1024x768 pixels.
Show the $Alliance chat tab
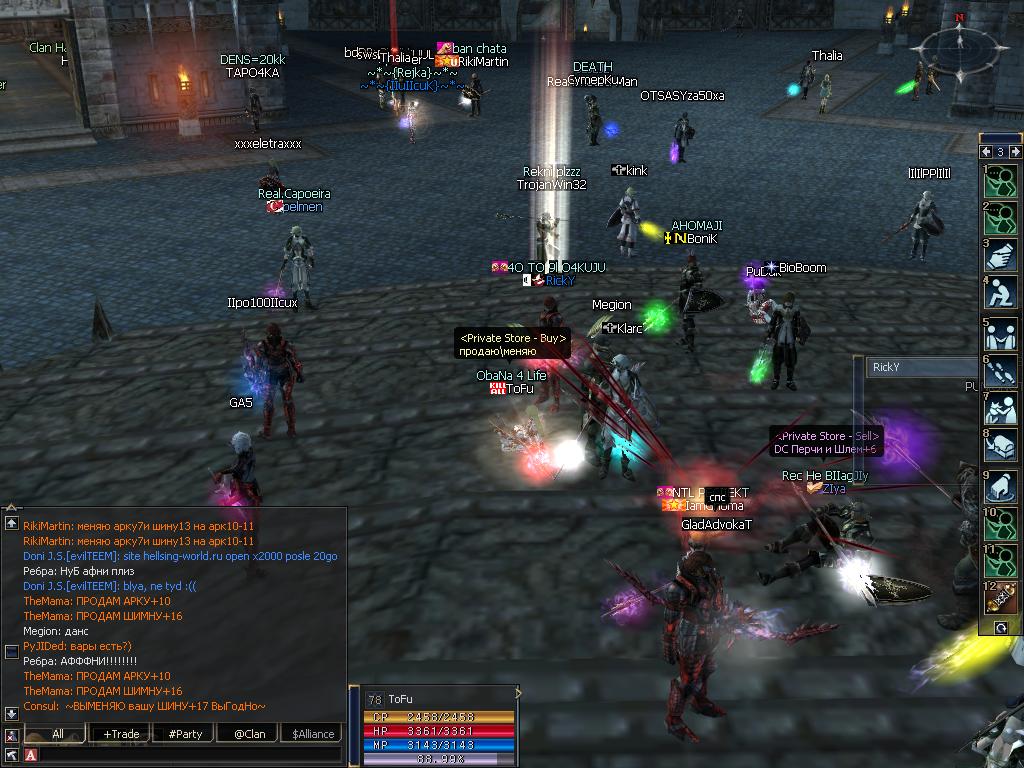pyautogui.click(x=313, y=734)
